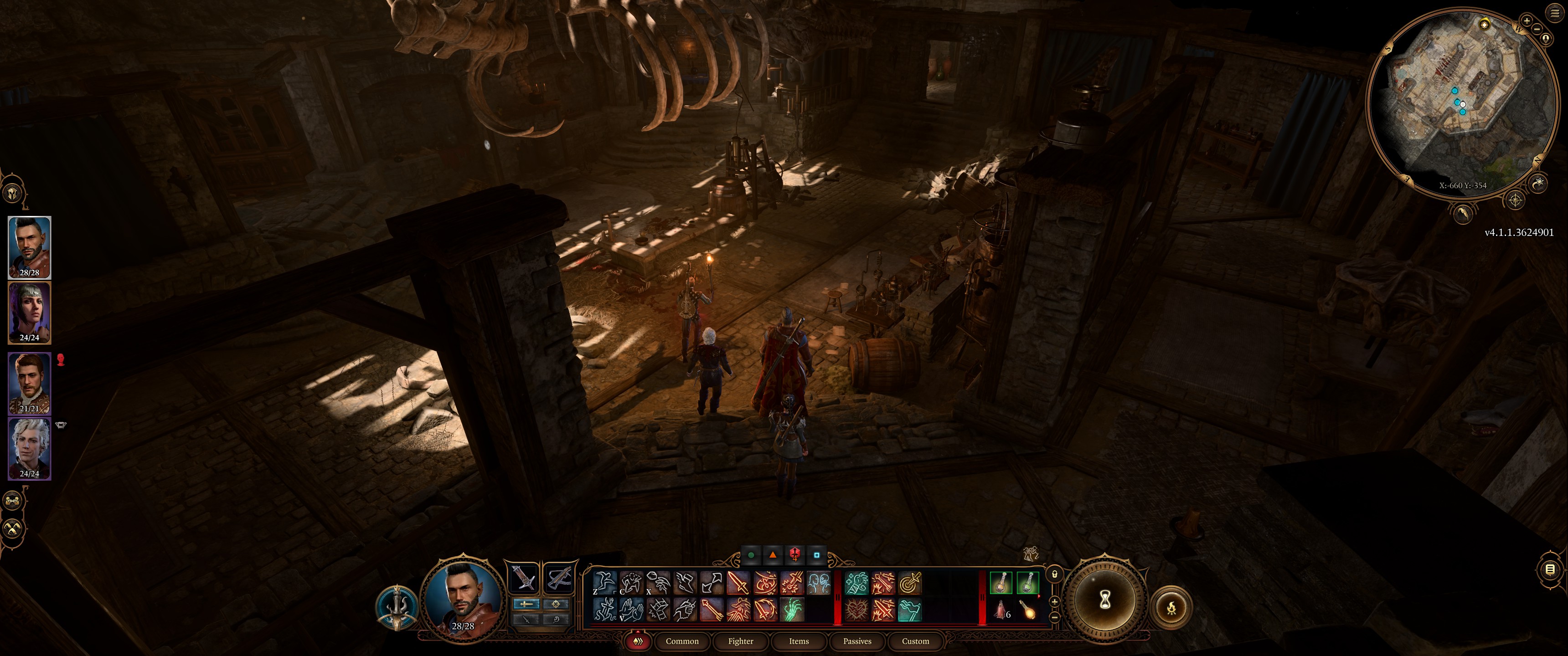Click the hourglass end turn button
This screenshot has height=656, width=1568.
click(x=1105, y=600)
